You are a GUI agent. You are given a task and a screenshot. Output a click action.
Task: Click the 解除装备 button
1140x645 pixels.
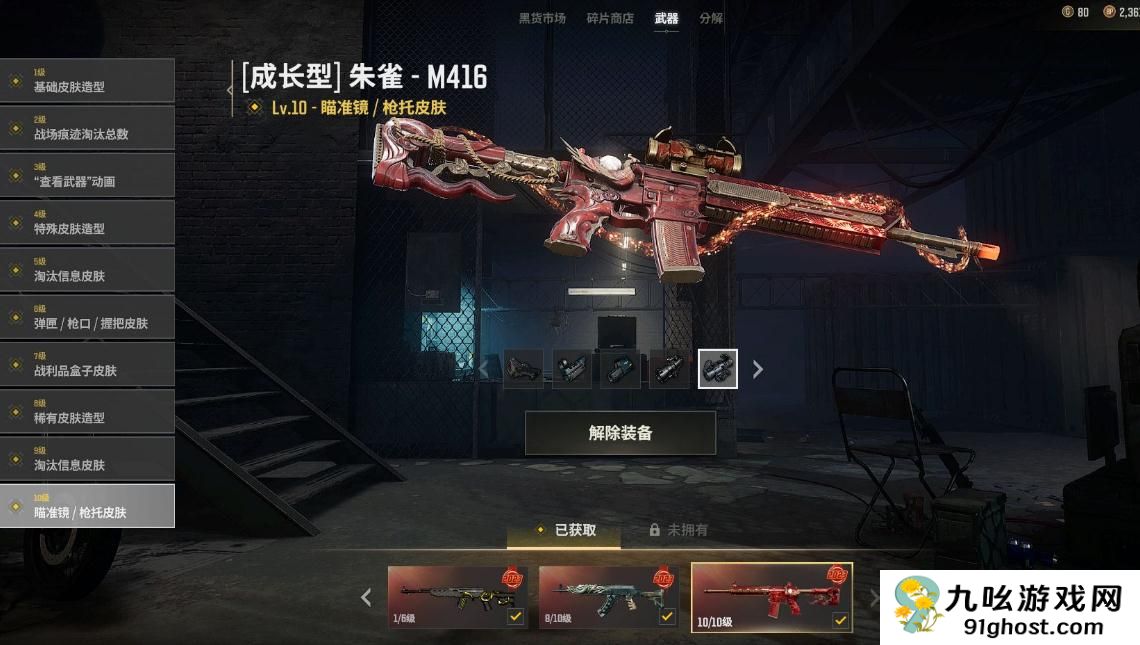pos(620,433)
